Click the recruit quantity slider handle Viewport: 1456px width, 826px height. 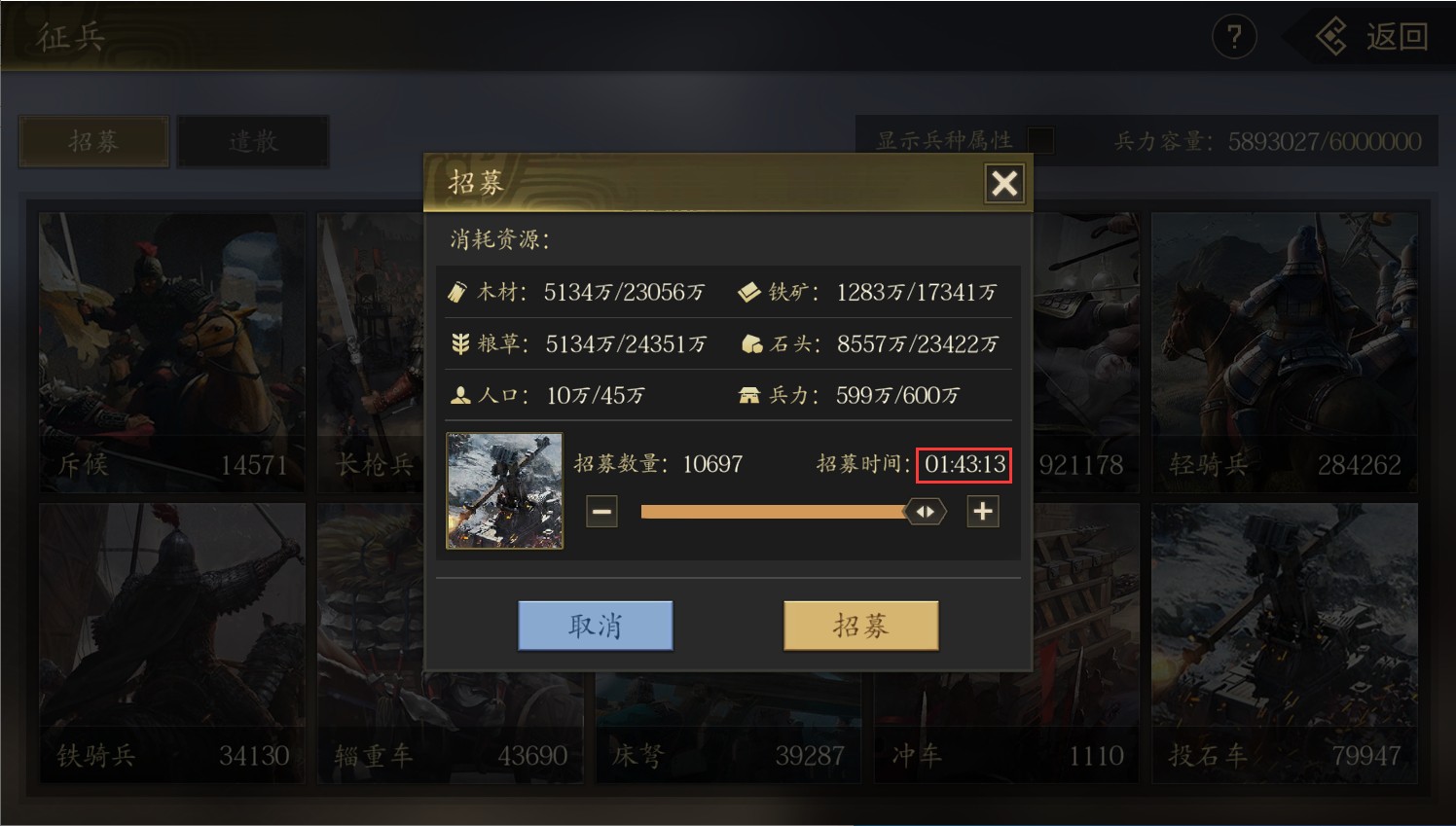(x=925, y=511)
